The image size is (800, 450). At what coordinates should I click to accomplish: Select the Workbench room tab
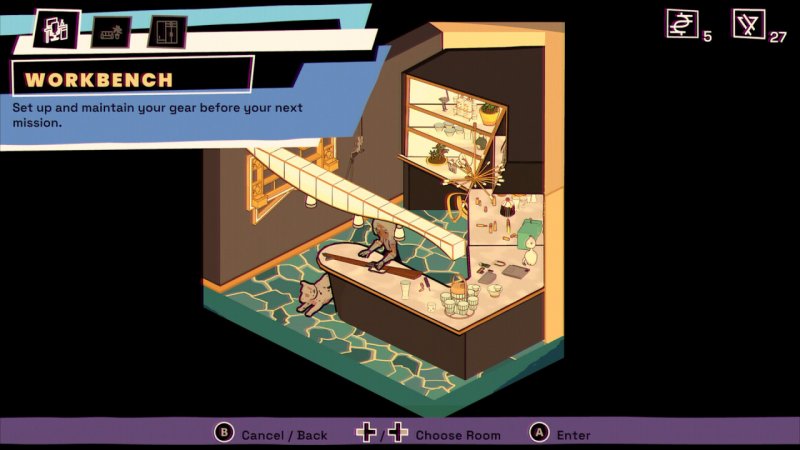(56, 29)
